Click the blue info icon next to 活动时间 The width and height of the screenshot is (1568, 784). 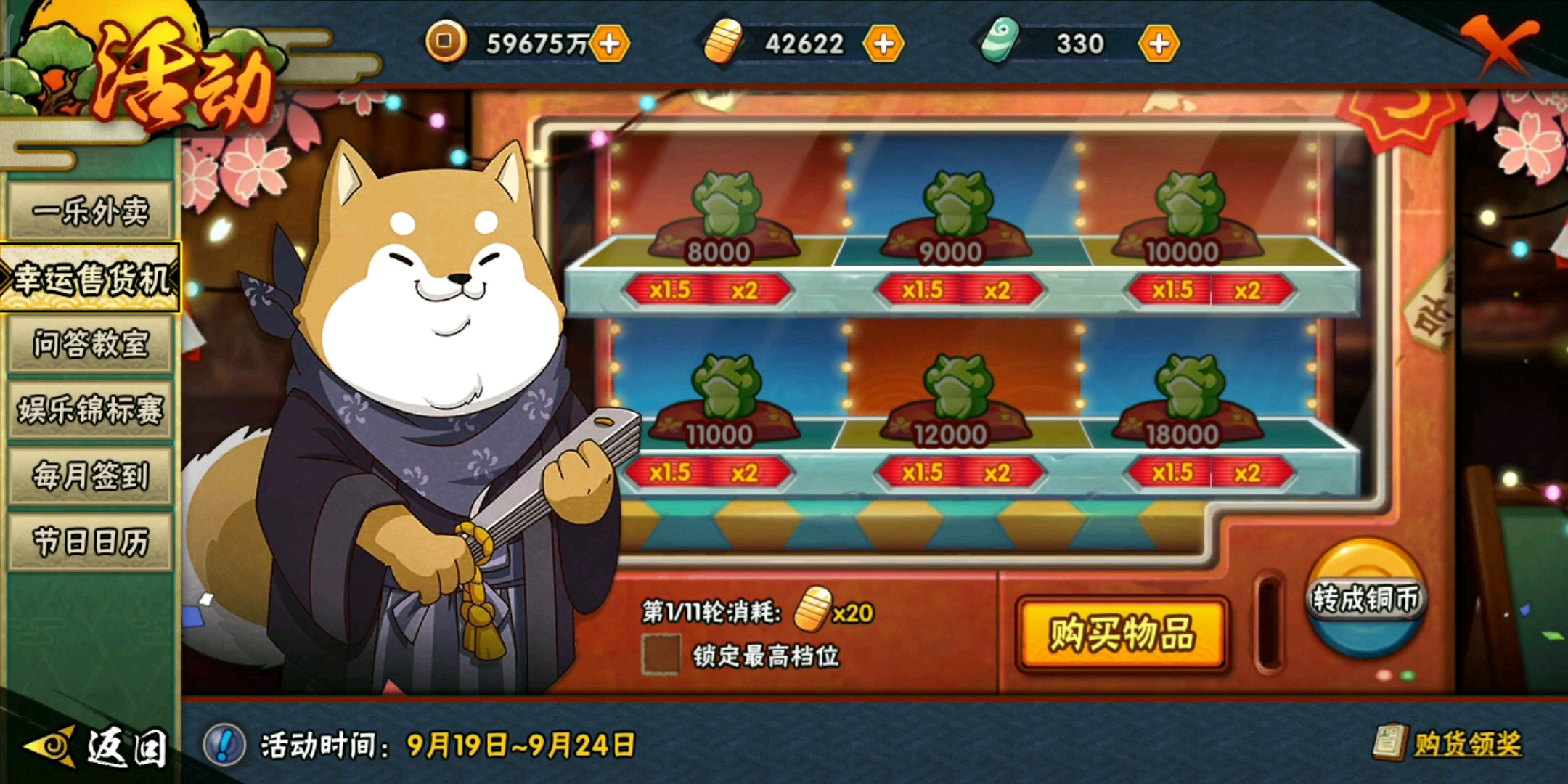225,742
